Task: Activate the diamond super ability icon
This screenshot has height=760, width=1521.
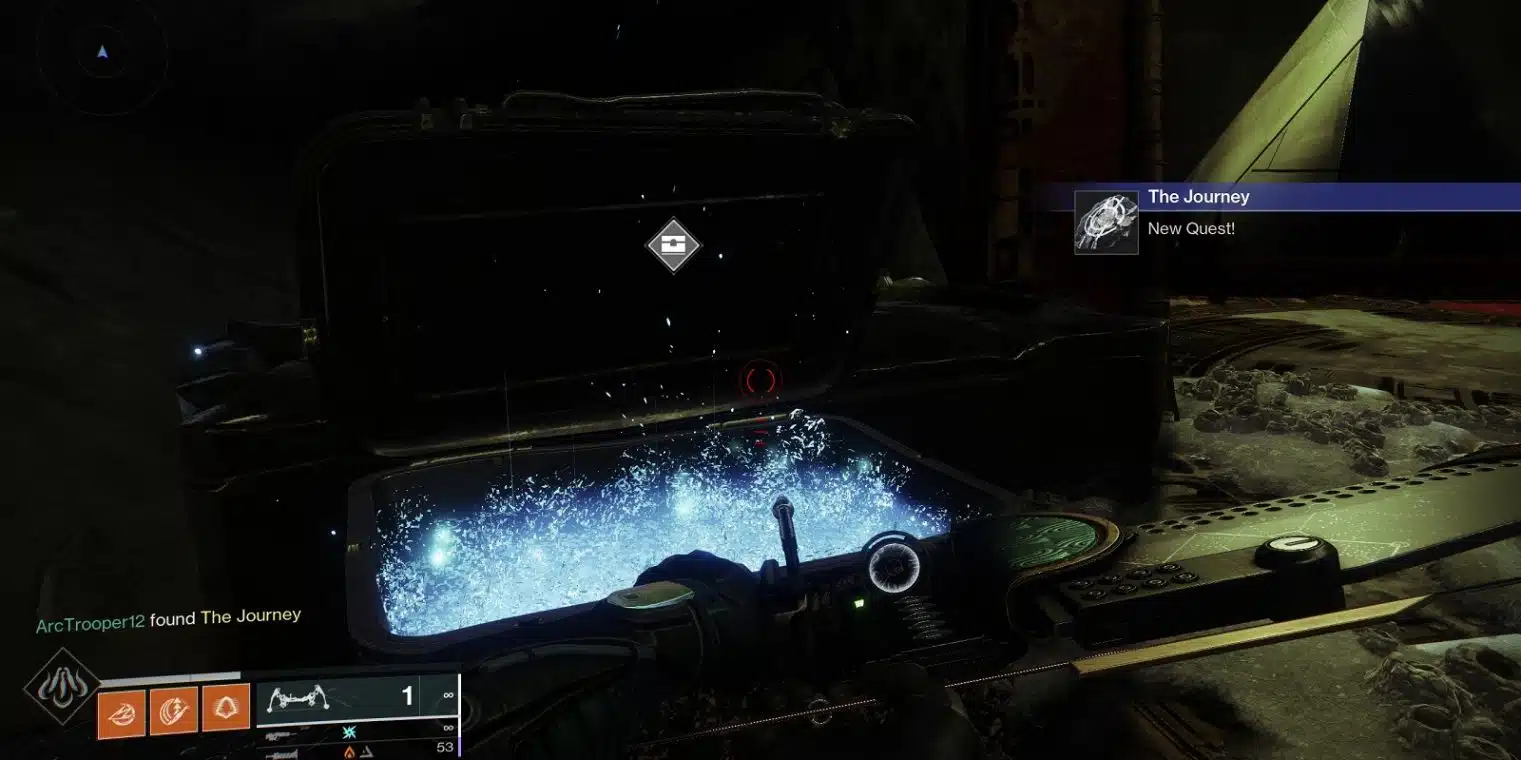Action: 62,686
